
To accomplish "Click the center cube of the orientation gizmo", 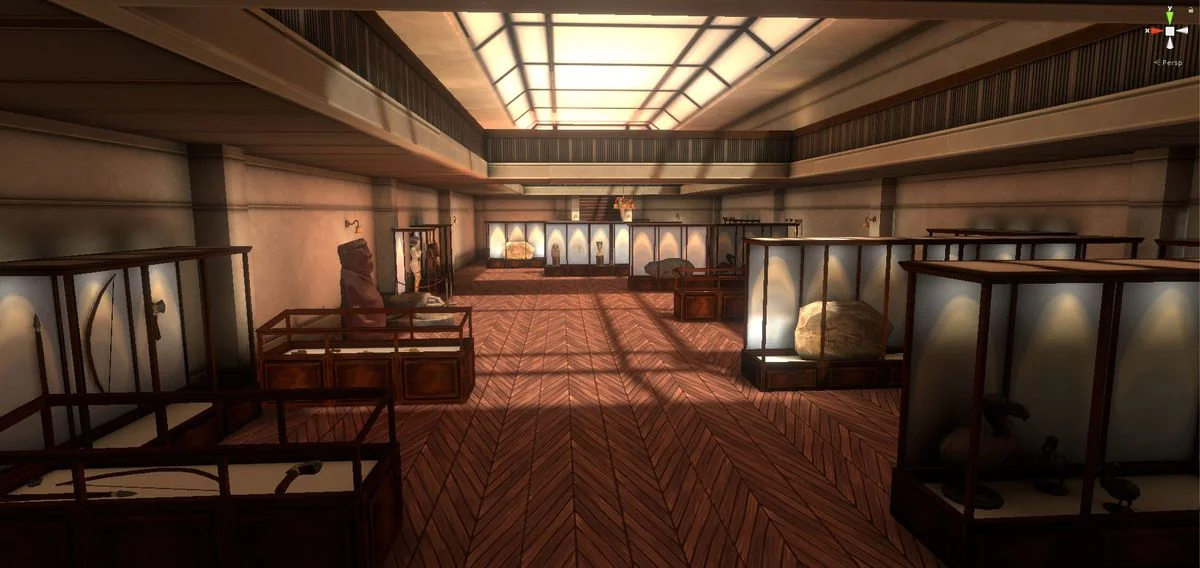I will [x=1170, y=31].
